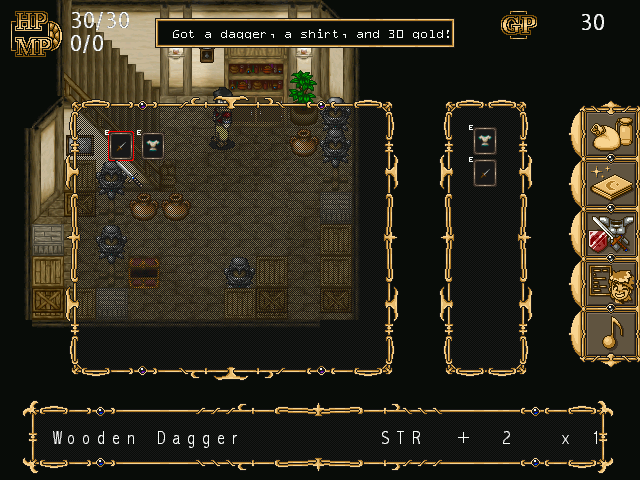Screen dimensions: 640x480
Task: Switch to the sword and shield equipment tab
Action: click(610, 234)
